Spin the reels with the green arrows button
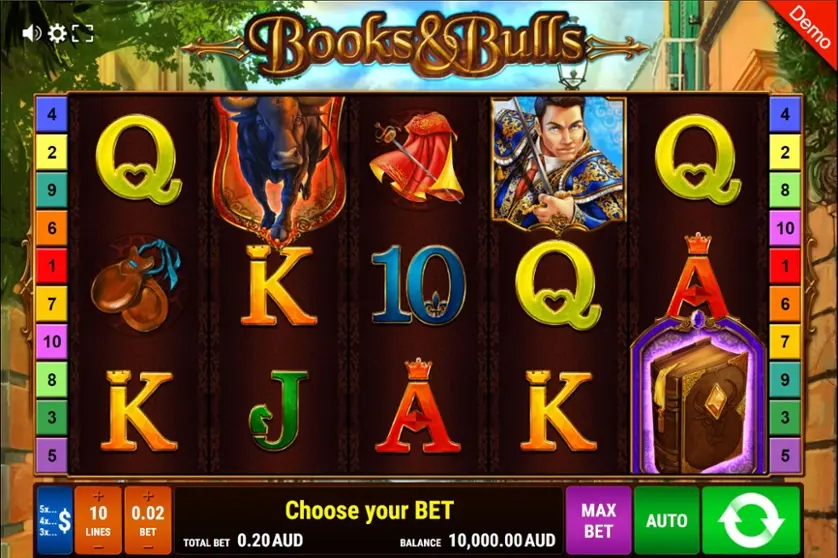 click(x=751, y=520)
